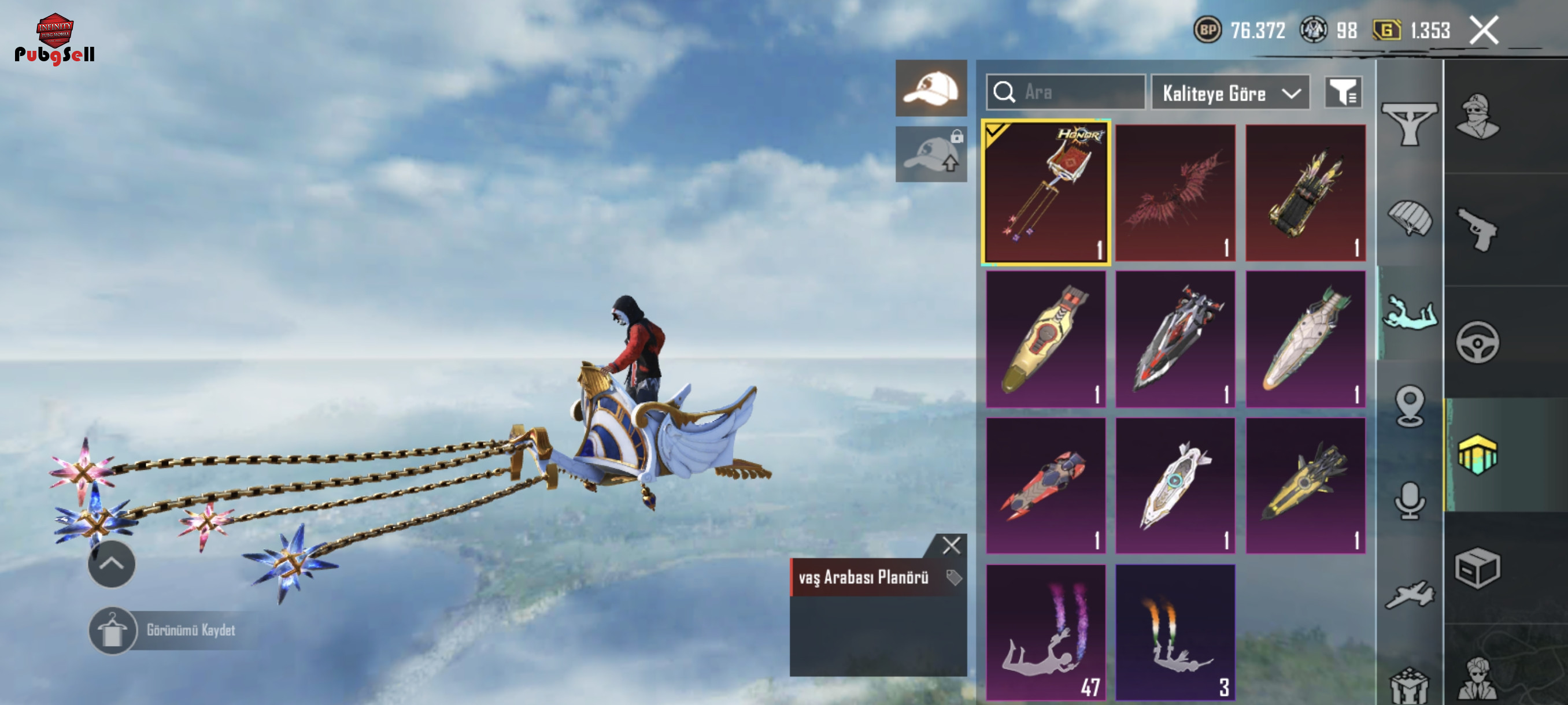Select the yellow bullet-shaped glider

1046,339
